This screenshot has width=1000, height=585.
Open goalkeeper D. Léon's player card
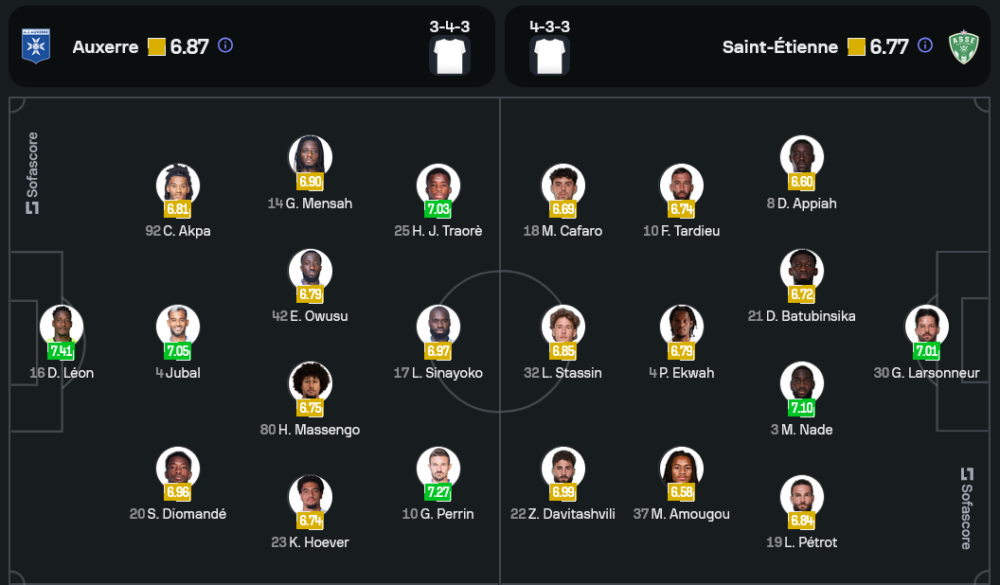tap(61, 327)
